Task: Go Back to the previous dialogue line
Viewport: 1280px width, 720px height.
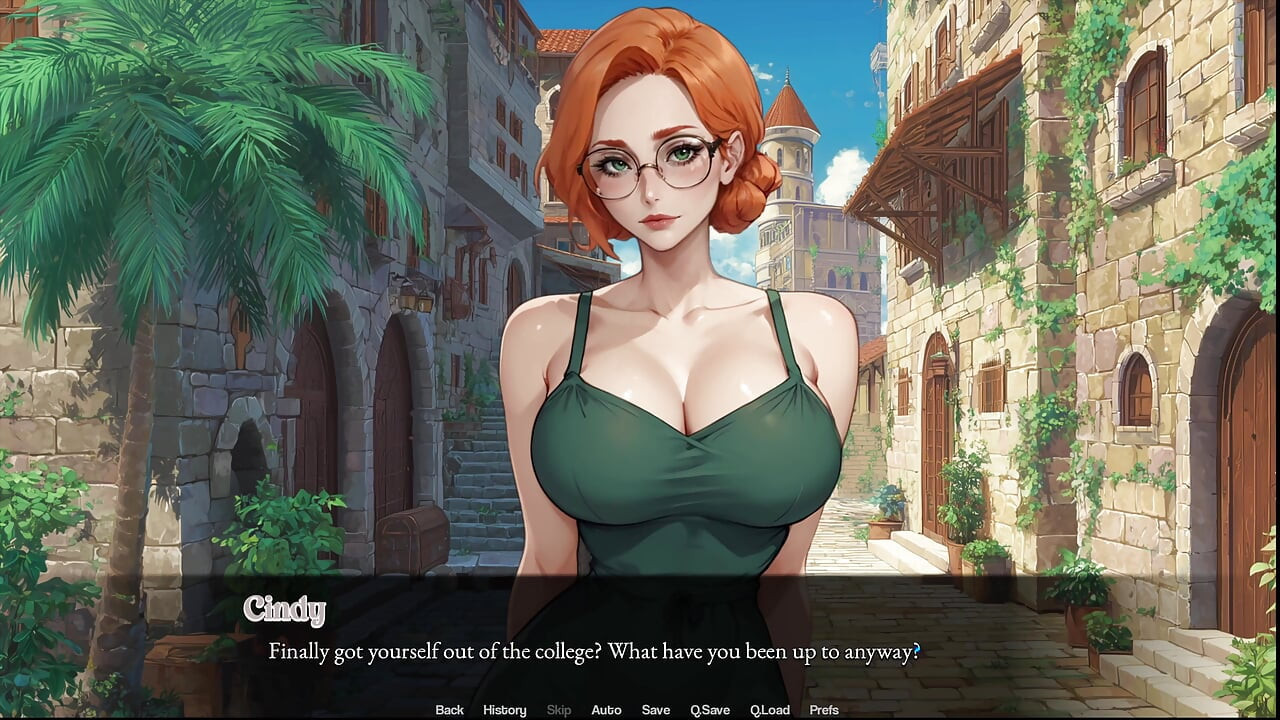Action: [449, 710]
